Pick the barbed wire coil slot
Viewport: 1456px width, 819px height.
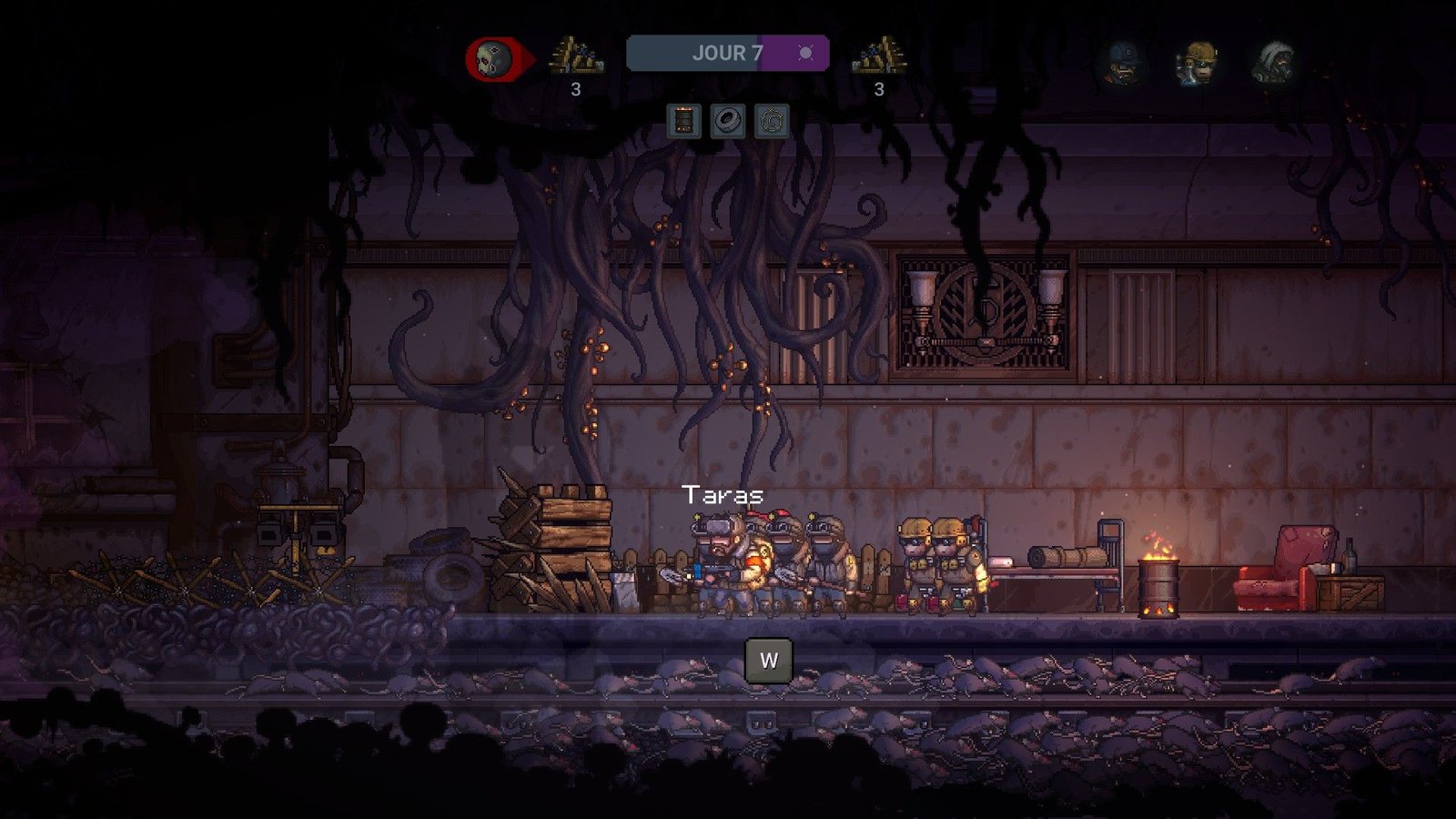point(771,121)
